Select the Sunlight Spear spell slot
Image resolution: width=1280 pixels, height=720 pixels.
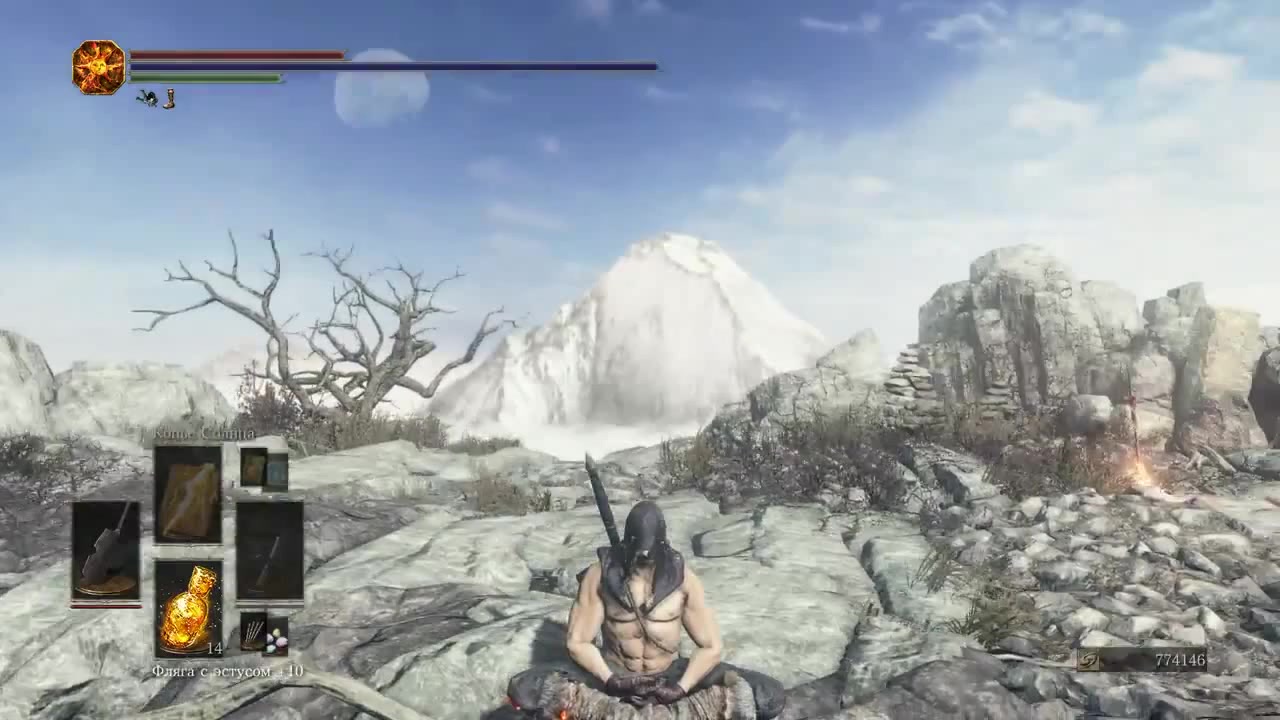point(188,494)
